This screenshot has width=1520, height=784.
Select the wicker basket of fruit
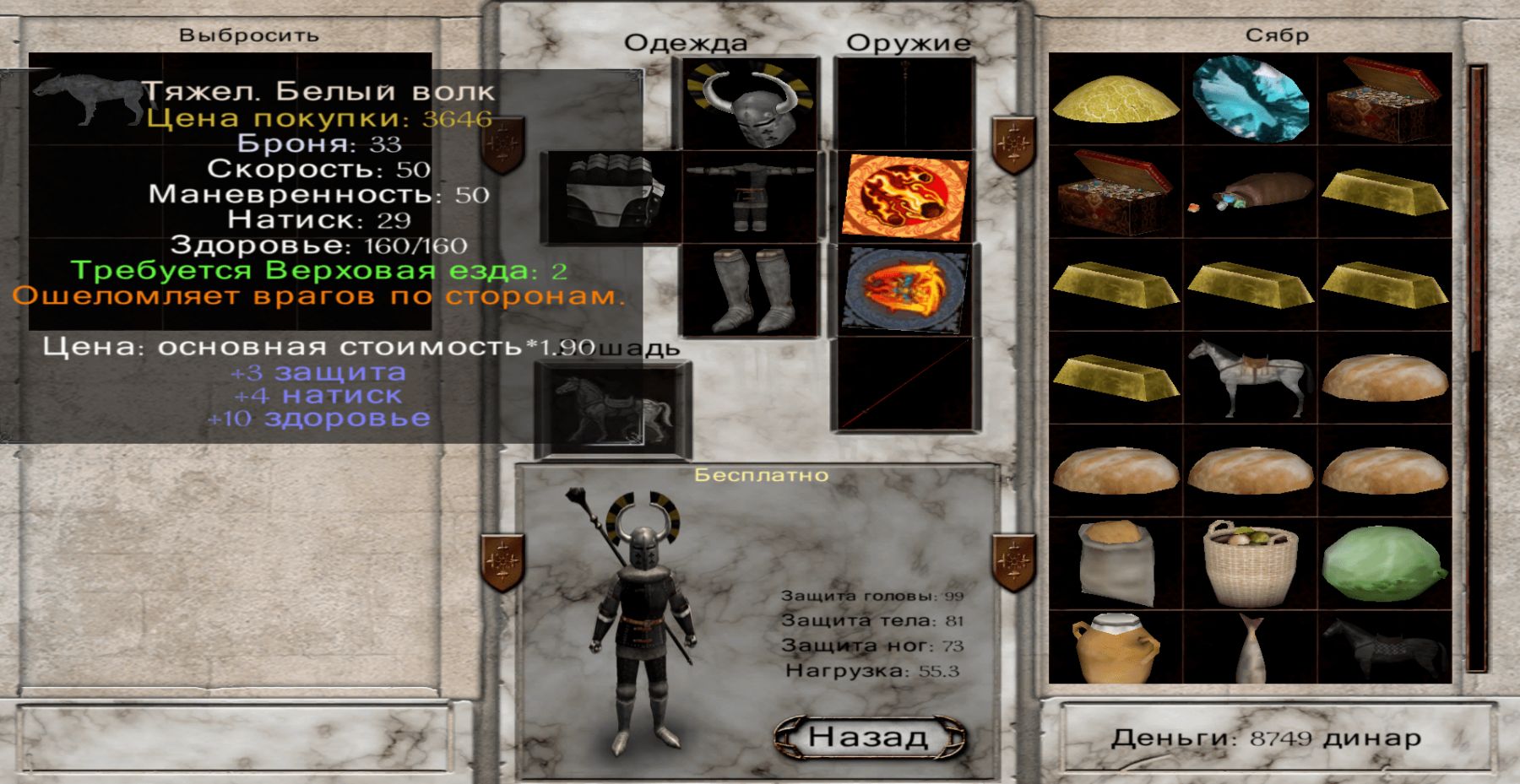click(x=1250, y=564)
